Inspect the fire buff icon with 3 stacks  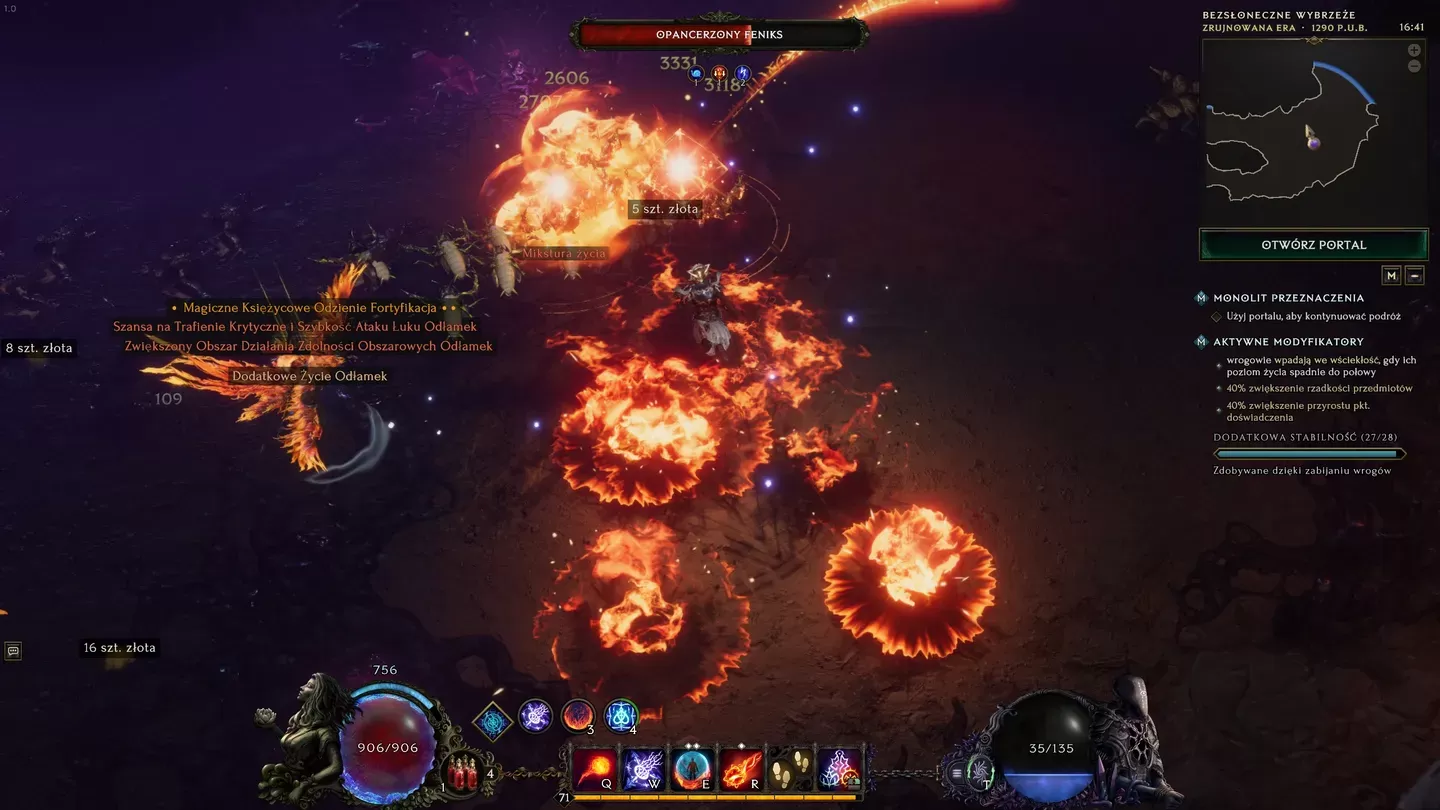click(x=578, y=716)
